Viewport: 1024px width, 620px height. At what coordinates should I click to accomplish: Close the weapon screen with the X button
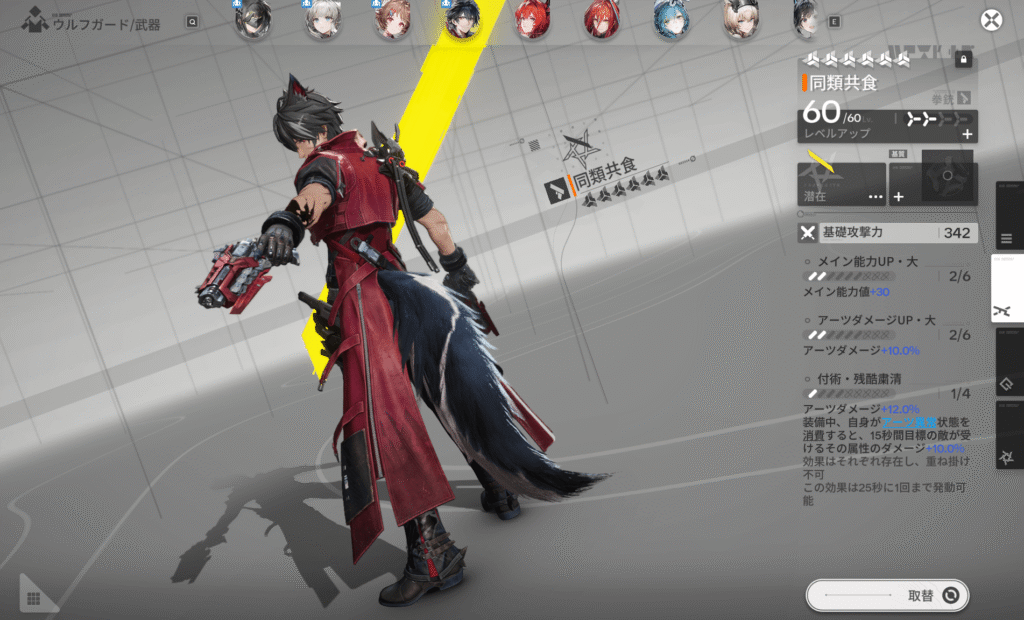tap(990, 21)
